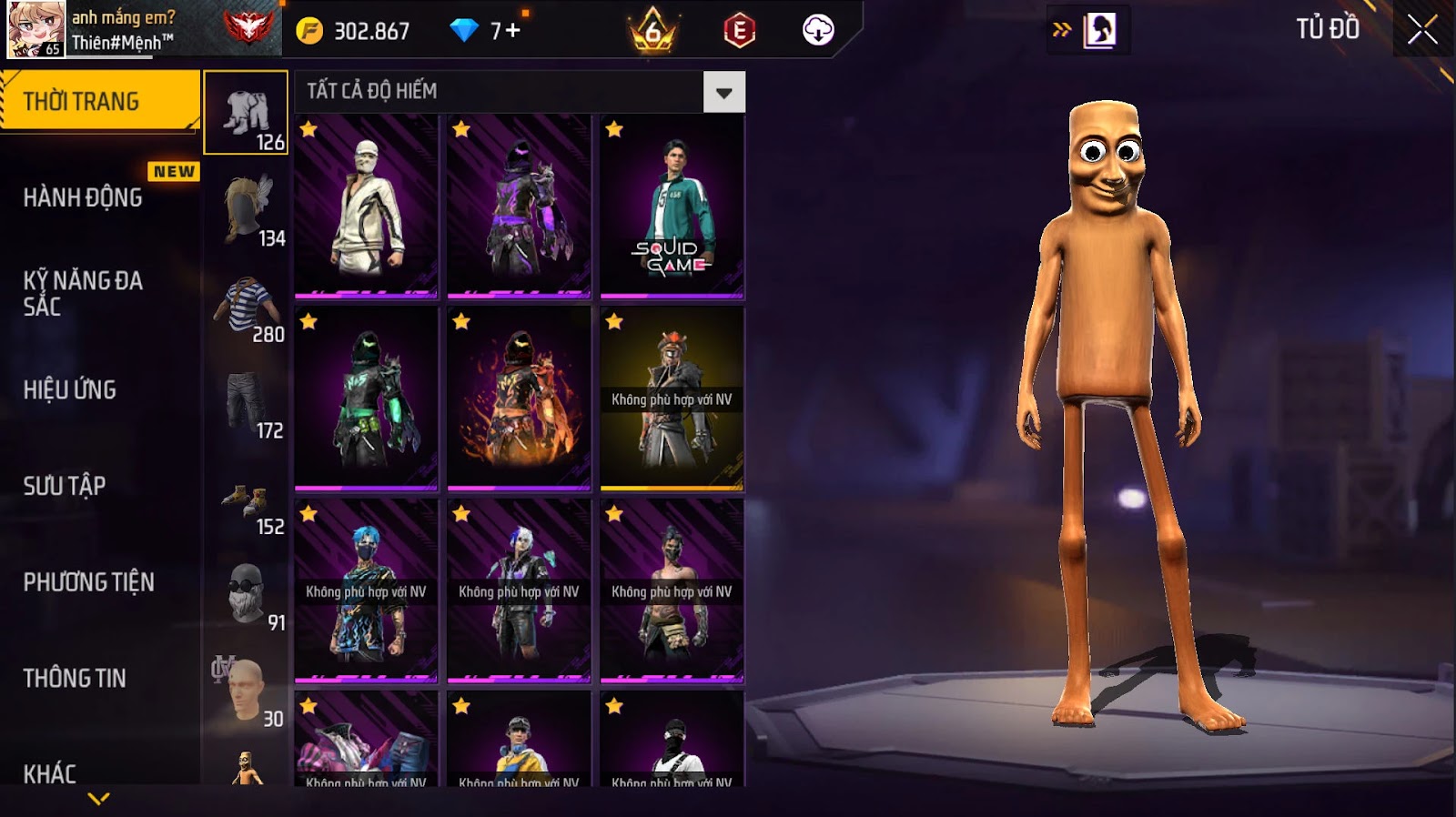
Task: Pick the fiery orange hooded outfit
Action: pos(519,399)
